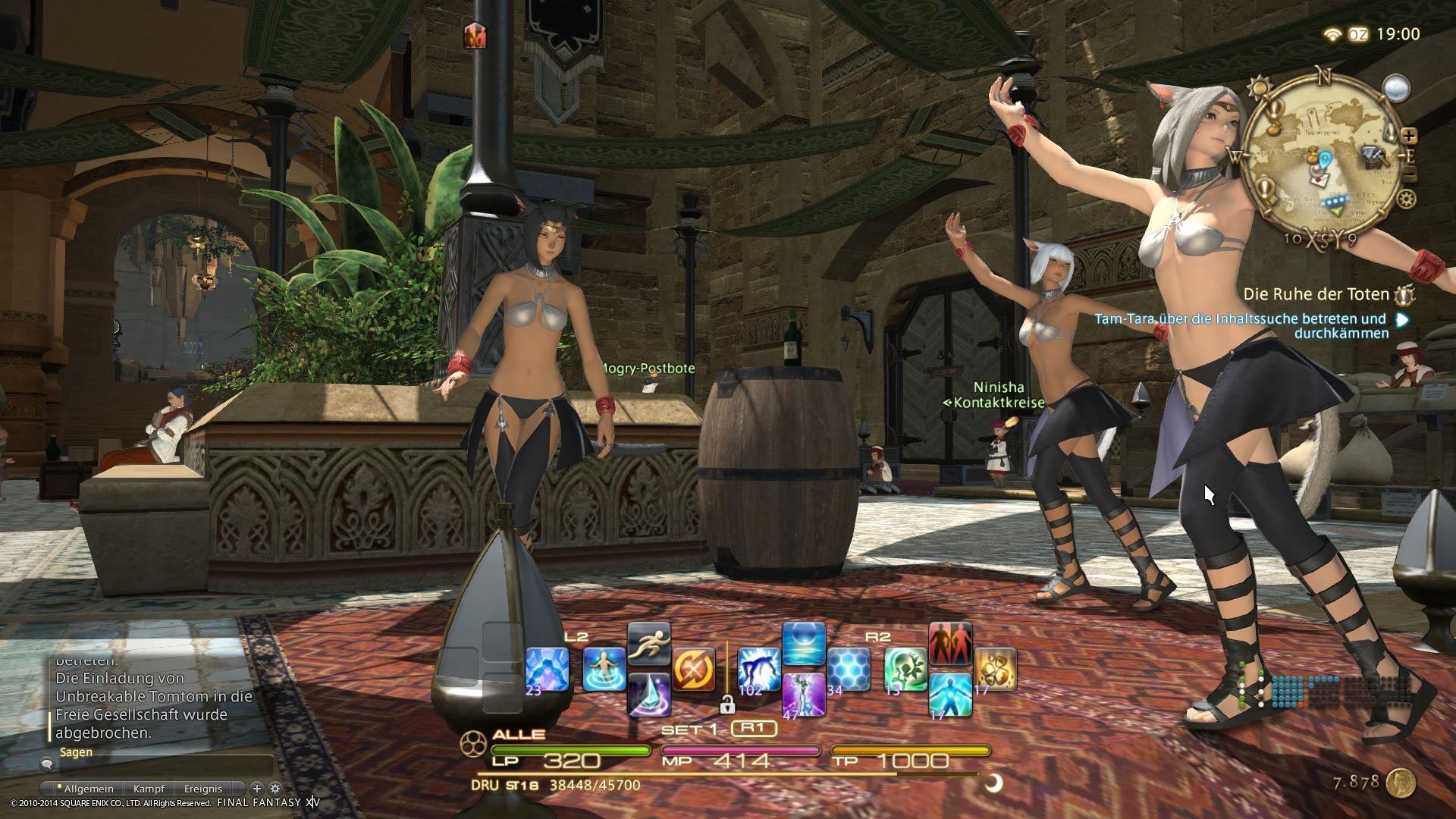Open the crafting log icon on the minimap
This screenshot has width=1456, height=819.
click(1374, 158)
